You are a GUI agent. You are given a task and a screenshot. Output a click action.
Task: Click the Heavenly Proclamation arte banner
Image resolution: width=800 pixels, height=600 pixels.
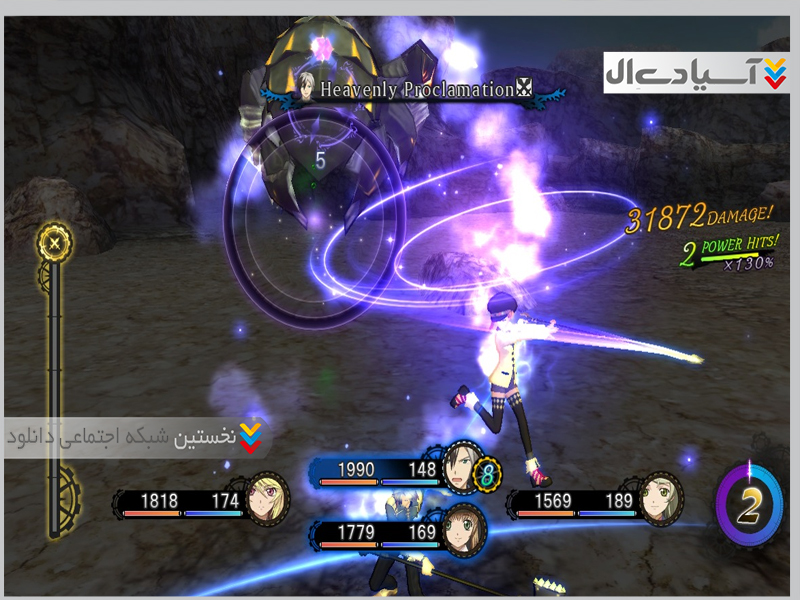pos(415,90)
